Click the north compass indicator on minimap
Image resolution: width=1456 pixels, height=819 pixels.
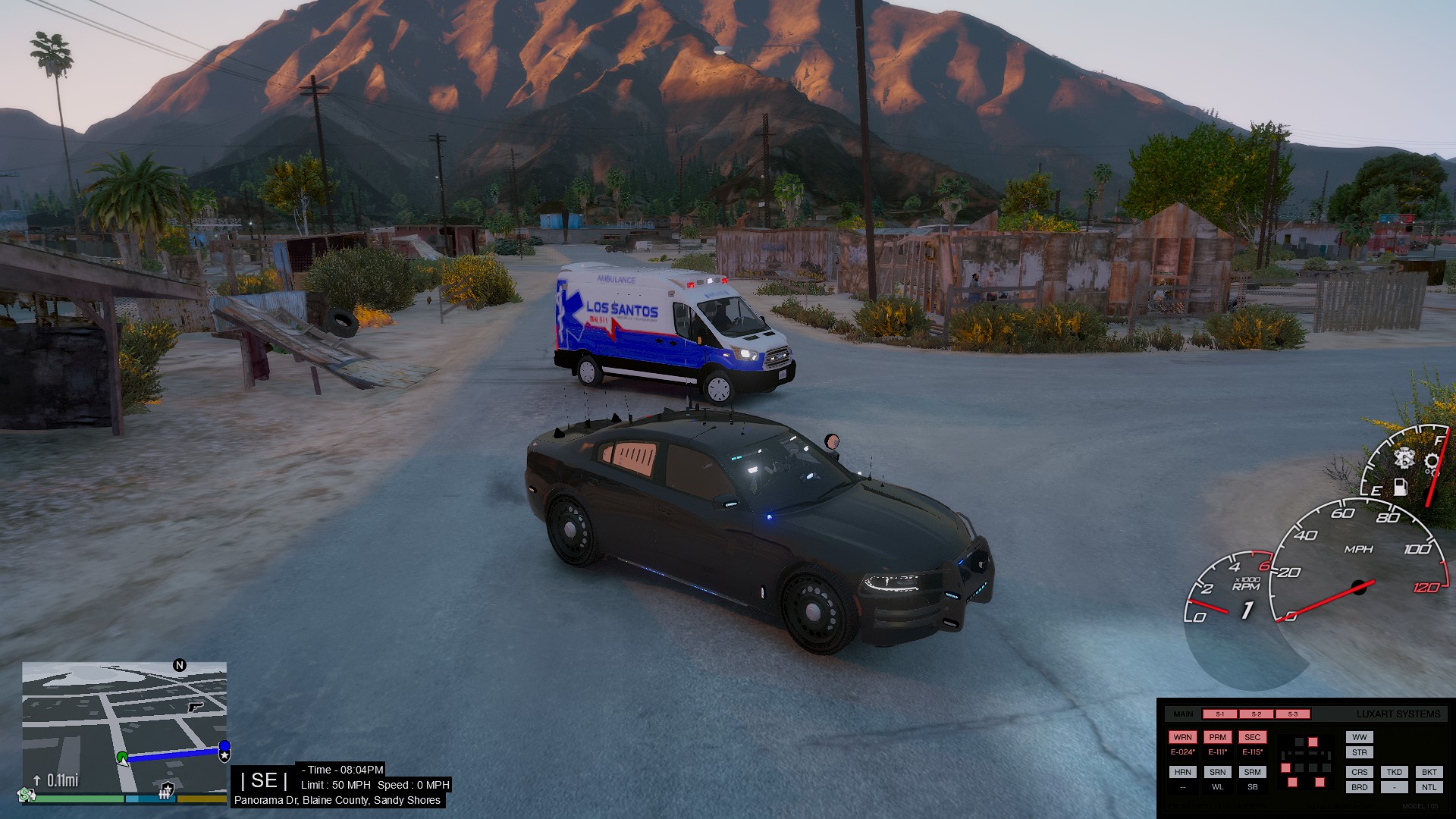point(180,665)
